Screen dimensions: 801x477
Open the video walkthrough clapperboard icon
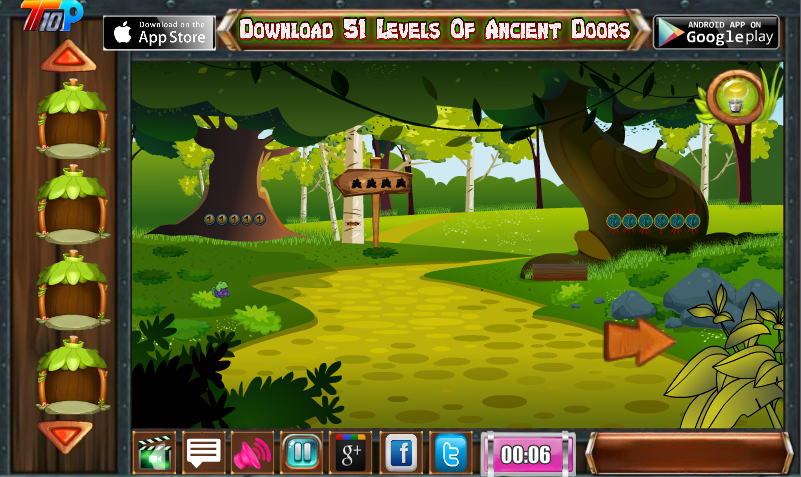pos(154,454)
